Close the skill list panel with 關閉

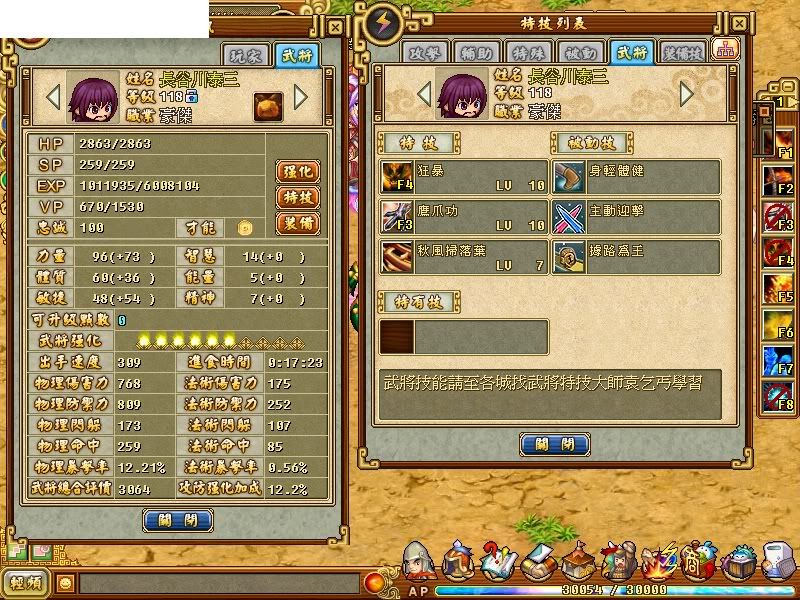coord(553,443)
